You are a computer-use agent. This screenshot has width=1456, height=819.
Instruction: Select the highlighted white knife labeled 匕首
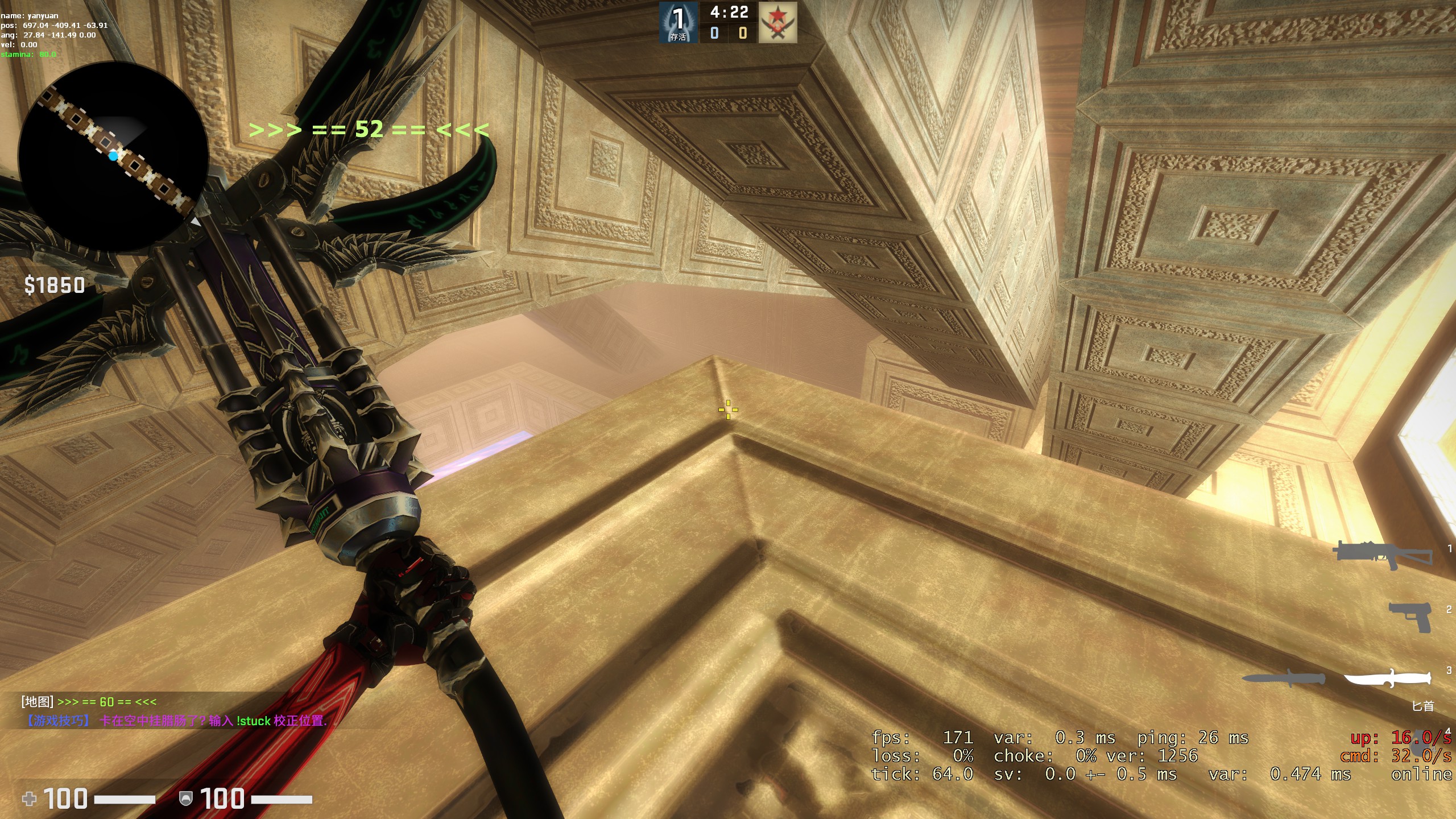(x=1387, y=678)
